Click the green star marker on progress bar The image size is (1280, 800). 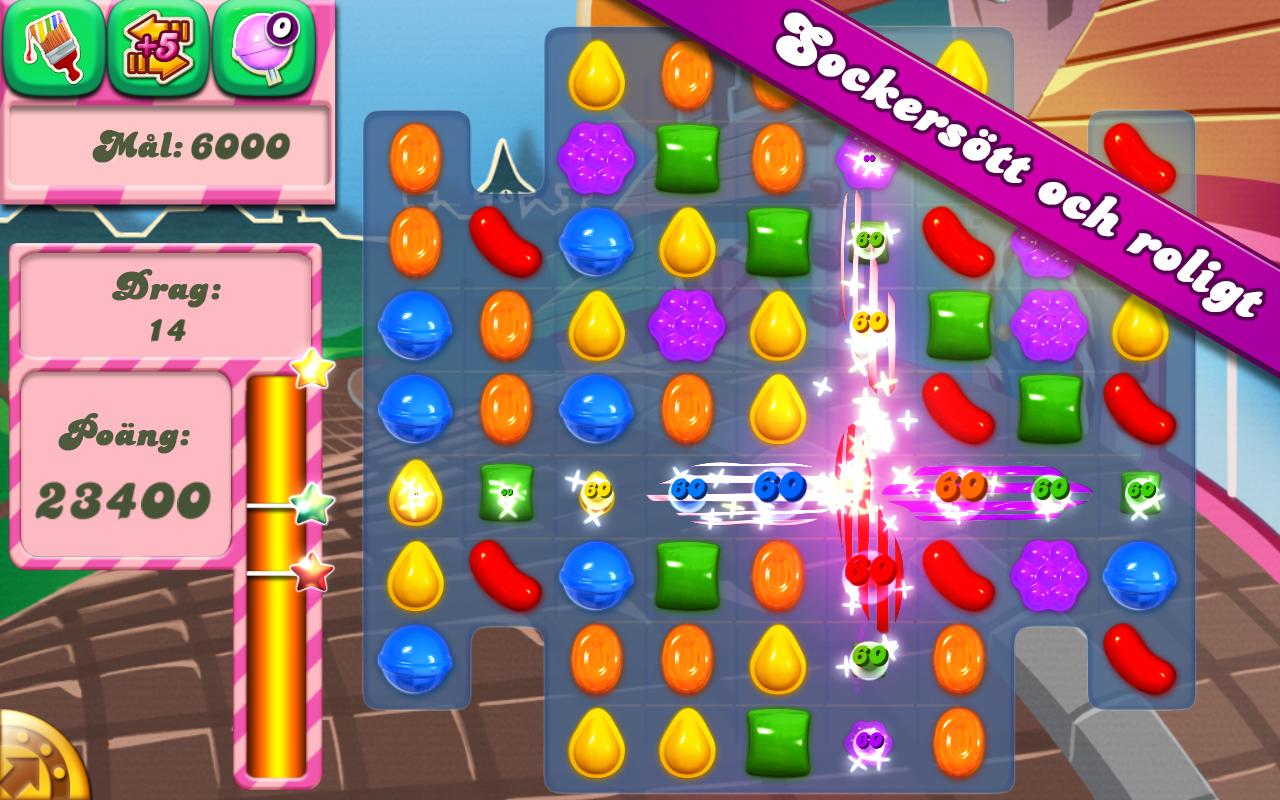(308, 506)
